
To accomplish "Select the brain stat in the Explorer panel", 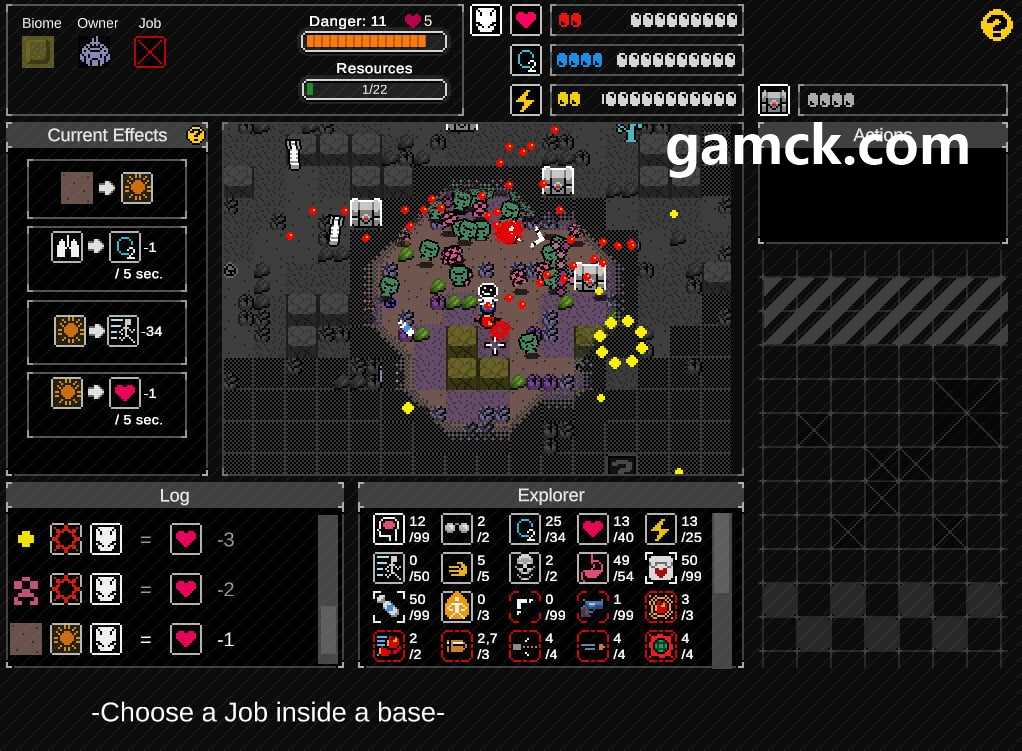I will [x=388, y=529].
